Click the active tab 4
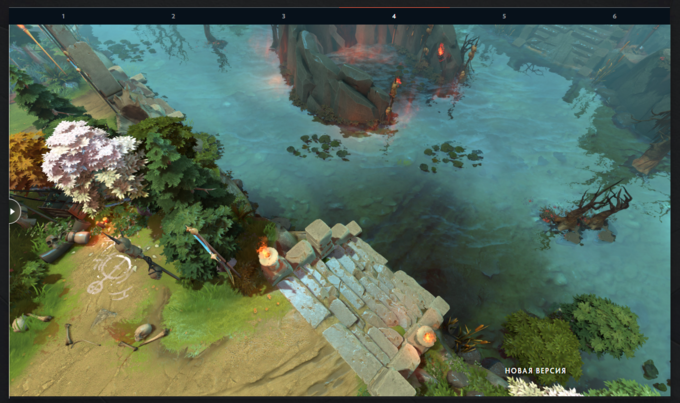 [394, 16]
